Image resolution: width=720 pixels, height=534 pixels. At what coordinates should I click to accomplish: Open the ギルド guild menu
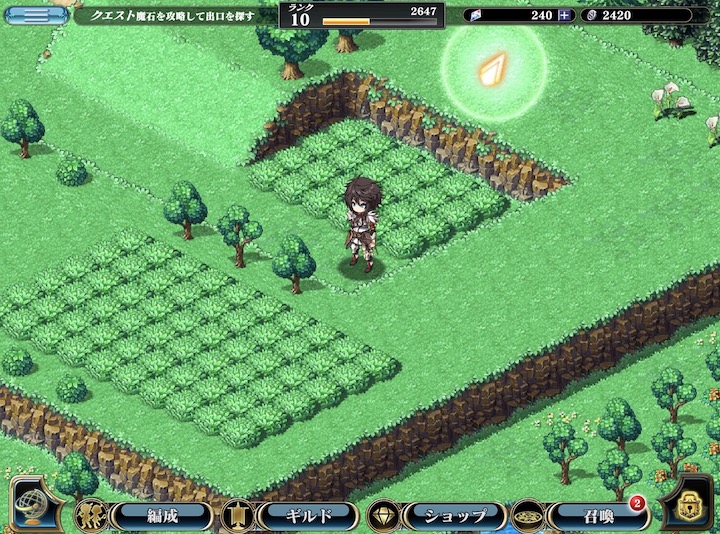click(x=307, y=516)
